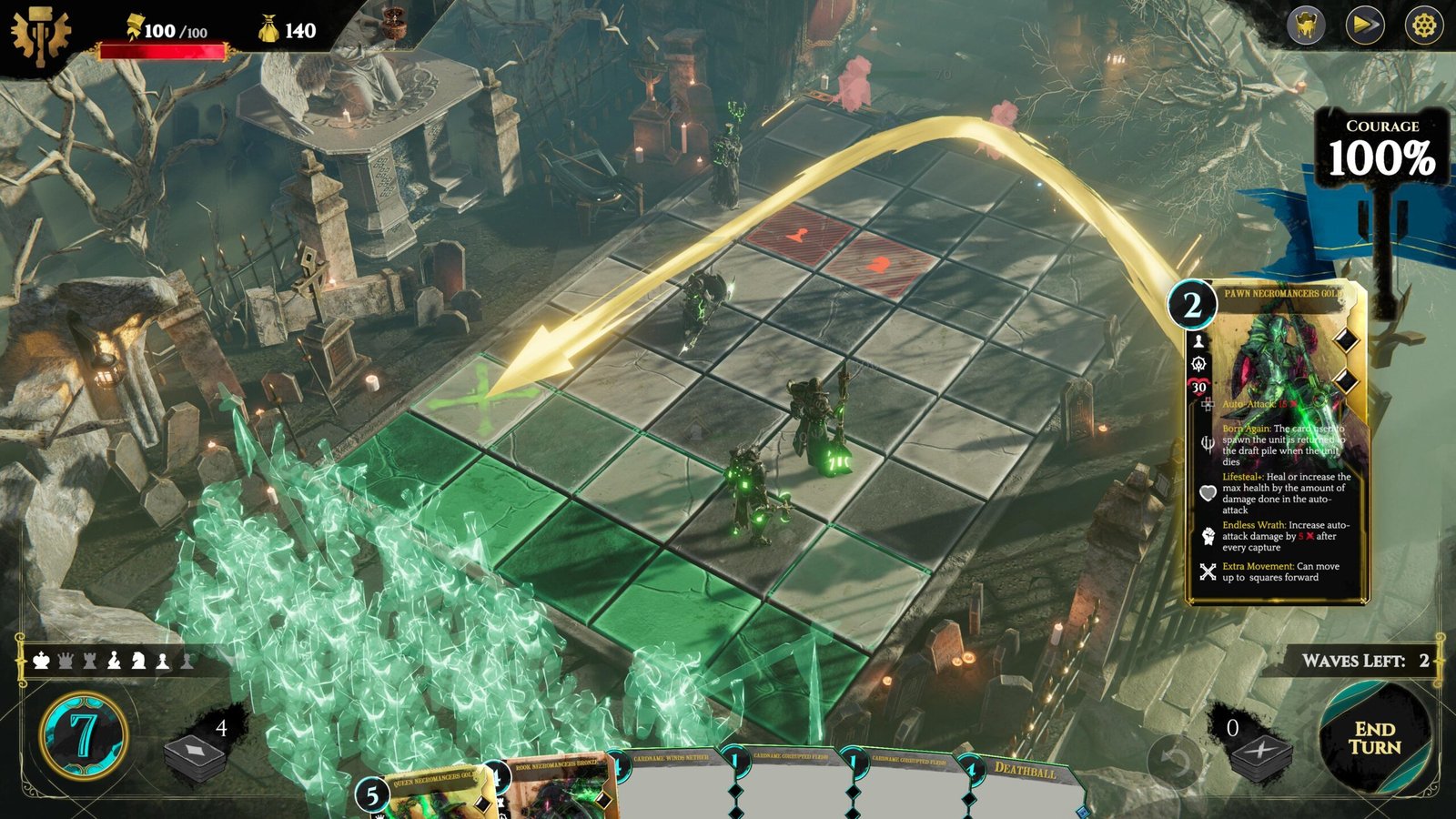This screenshot has height=819, width=1456.
Task: Select the Pawn Necromancers Gold card
Action: 1276,441
